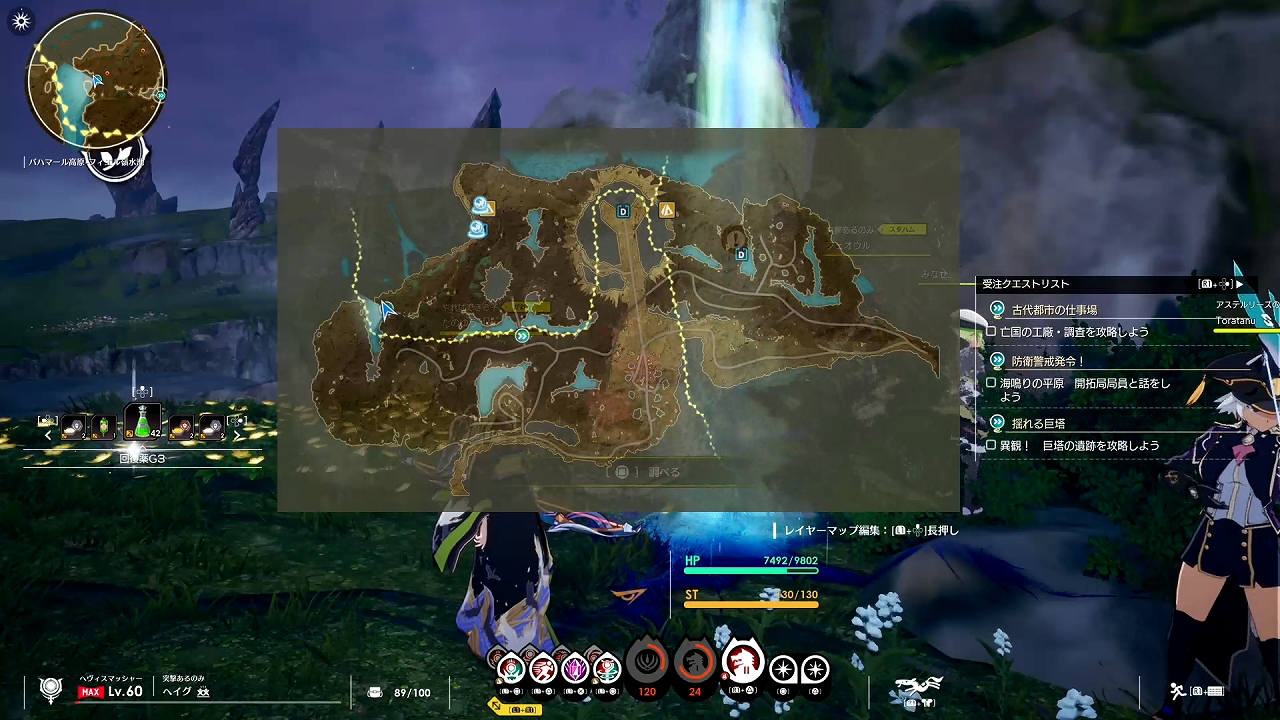Click the orange warning triangle map marker
Image resolution: width=1280 pixels, height=720 pixels.
point(666,210)
